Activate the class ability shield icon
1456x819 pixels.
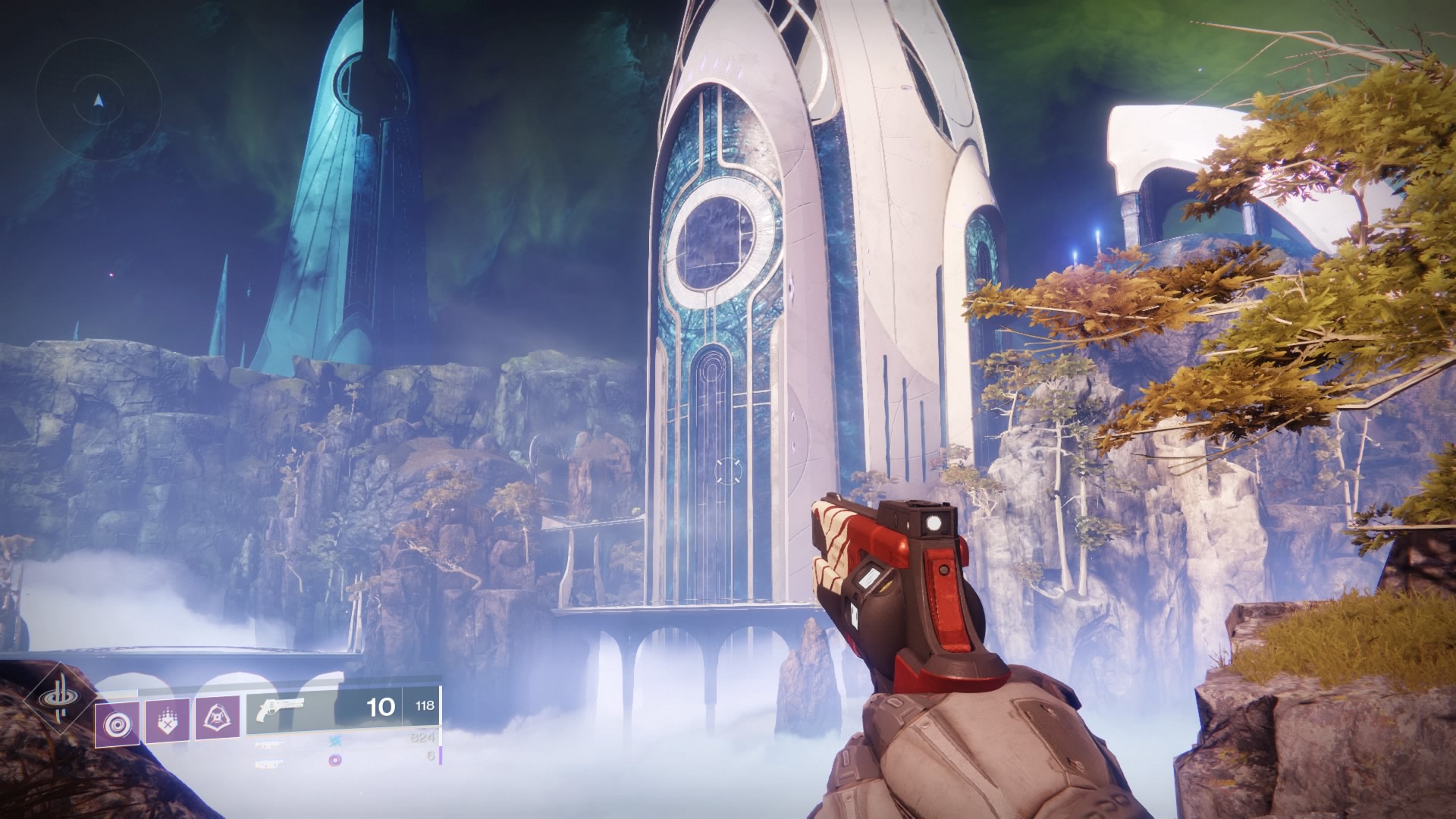click(x=218, y=718)
